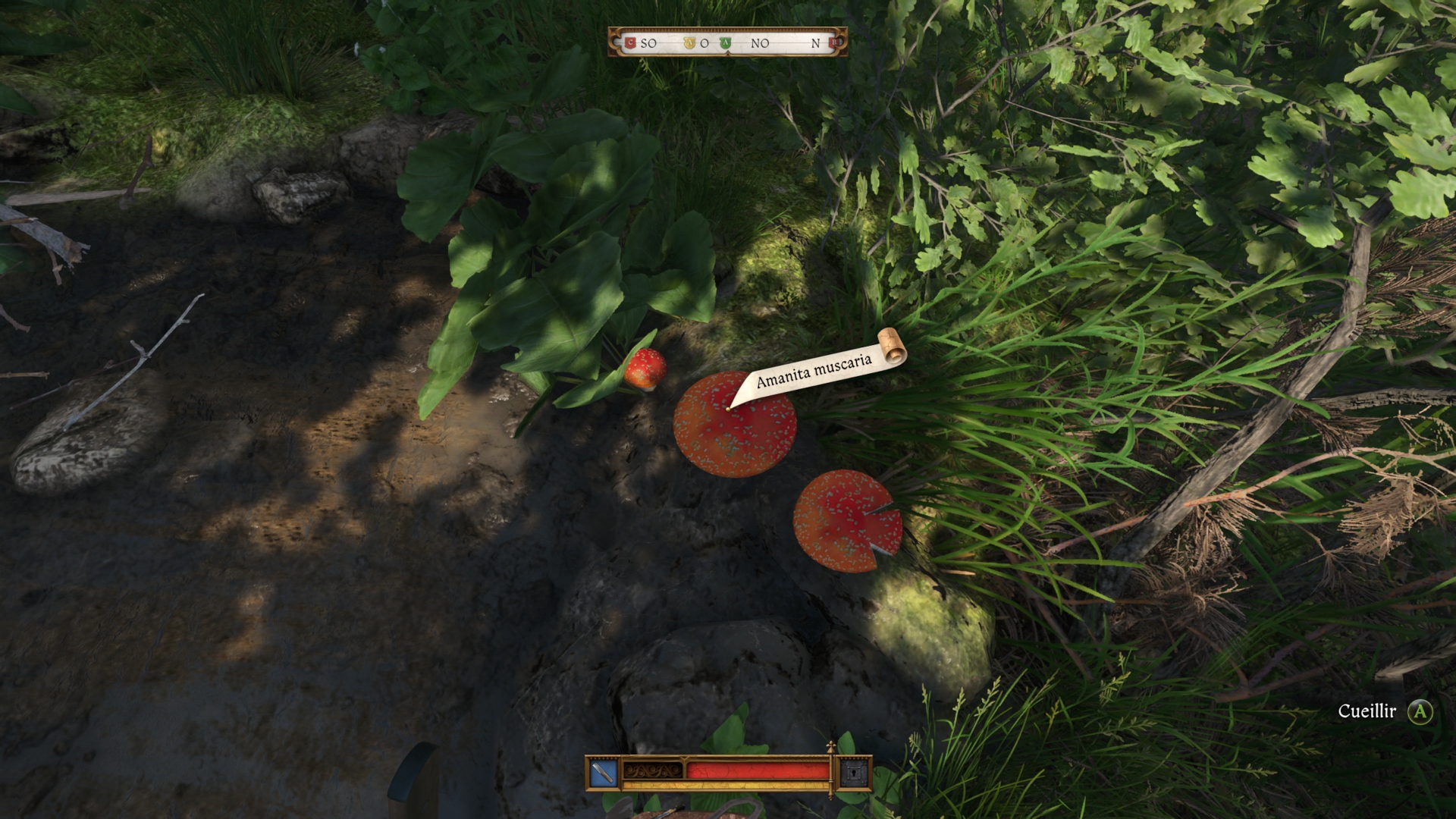Click the red C quest marker on compass

coord(629,43)
